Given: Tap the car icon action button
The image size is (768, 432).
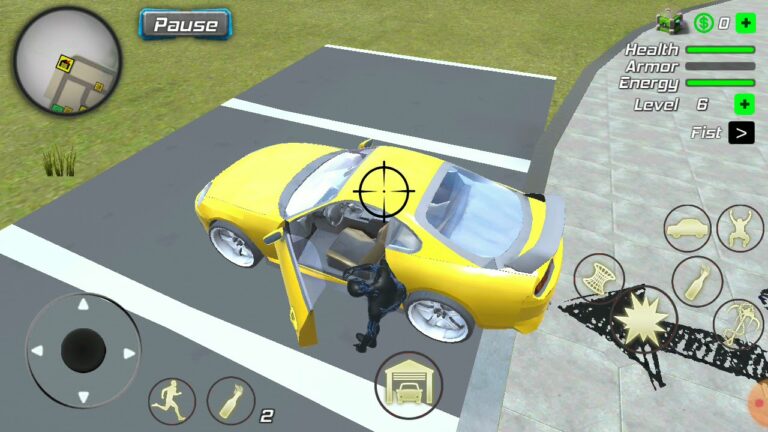Looking at the screenshot, I should [x=688, y=229].
